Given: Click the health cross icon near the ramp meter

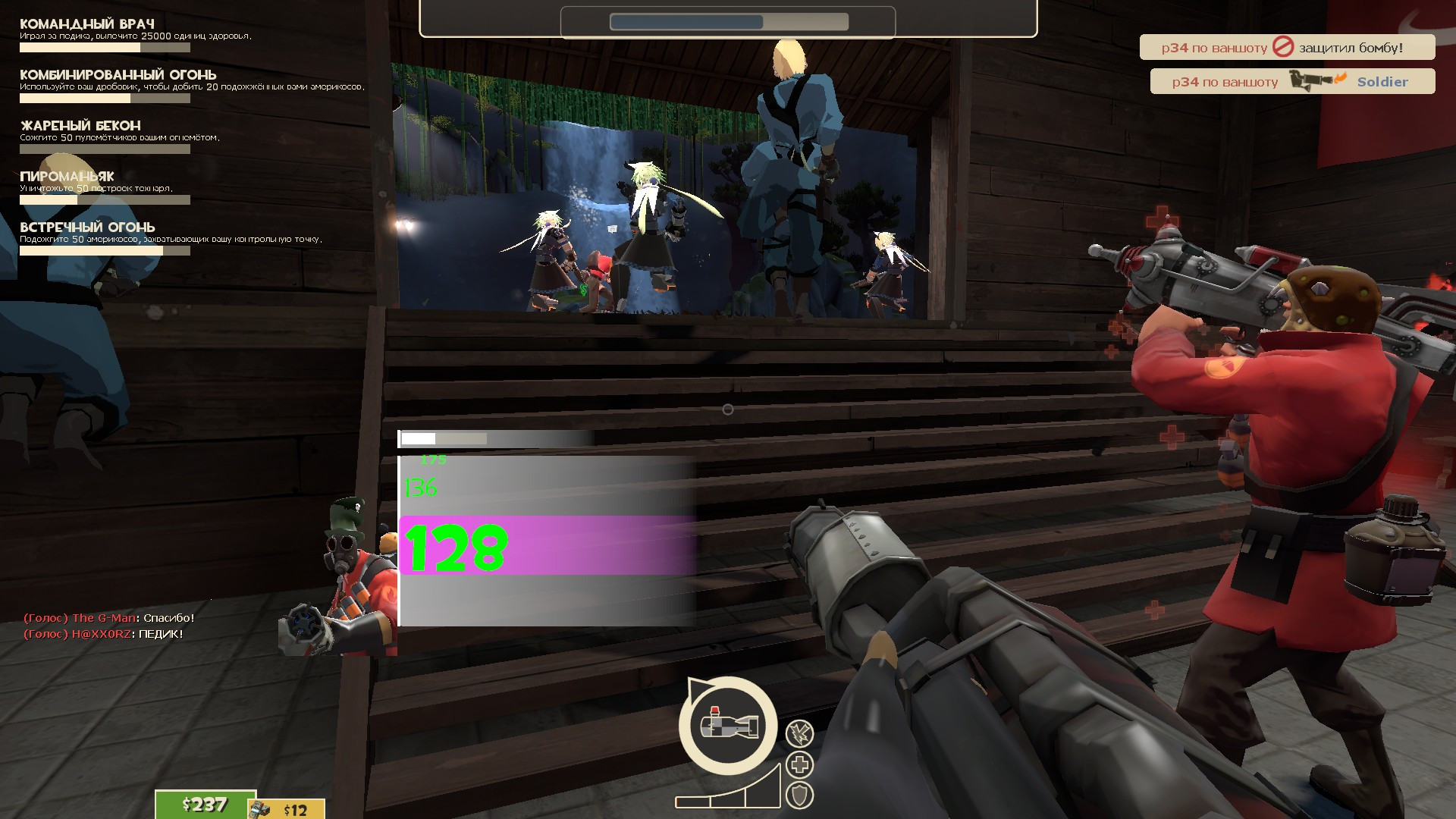Looking at the screenshot, I should click(800, 764).
